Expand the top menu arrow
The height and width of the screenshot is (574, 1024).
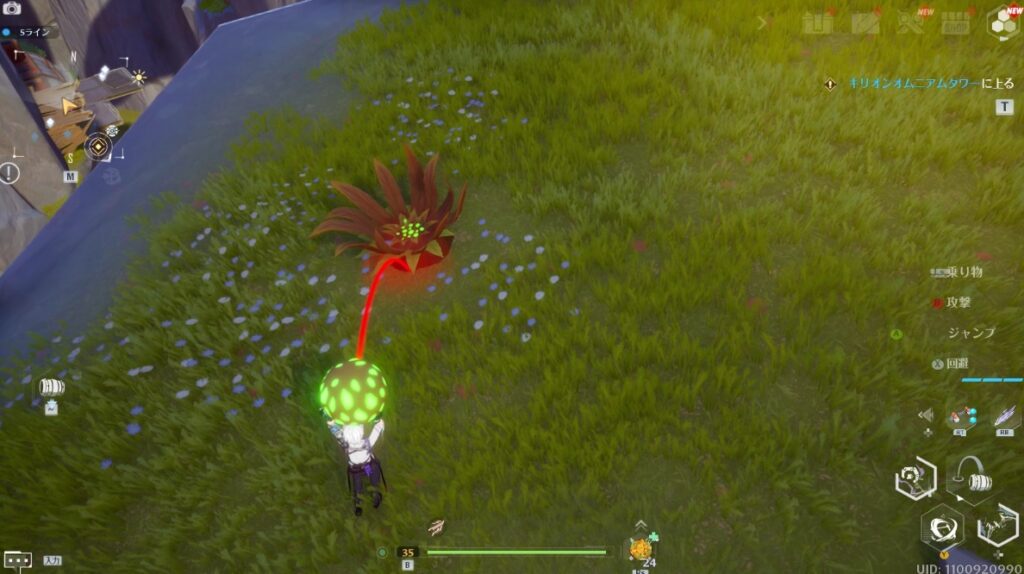(x=765, y=22)
